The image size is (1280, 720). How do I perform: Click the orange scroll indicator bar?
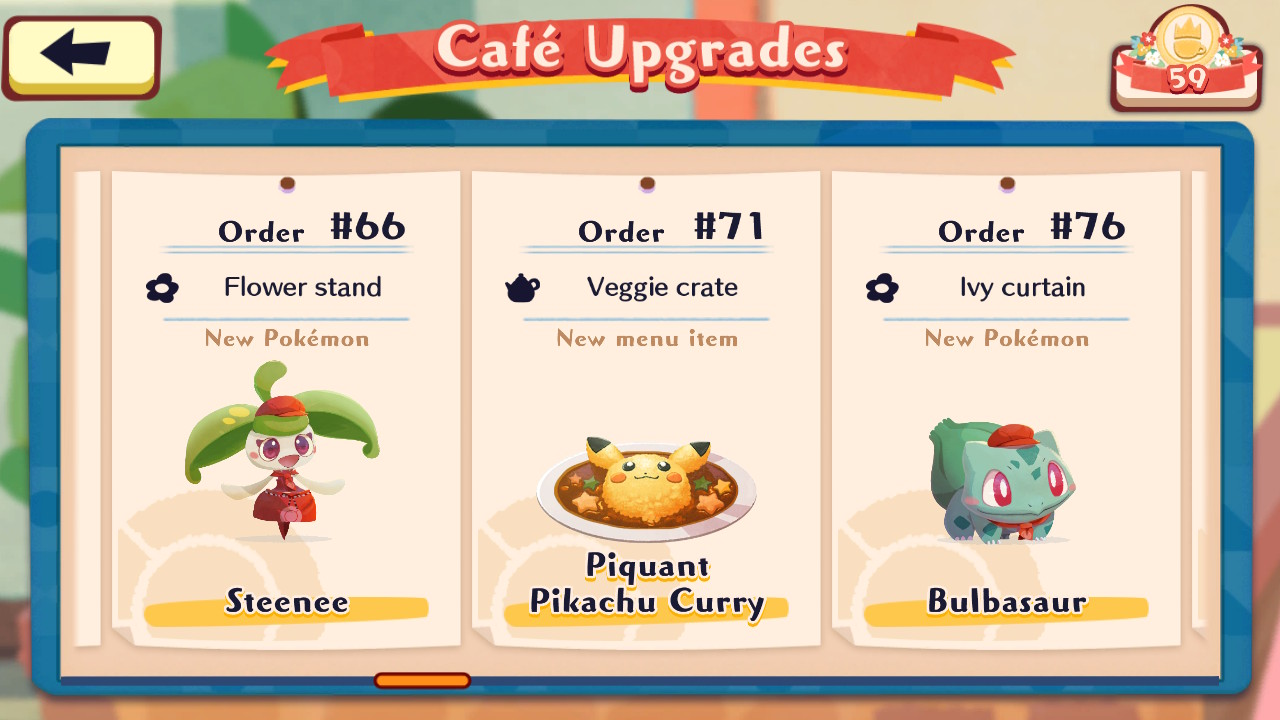pos(422,681)
